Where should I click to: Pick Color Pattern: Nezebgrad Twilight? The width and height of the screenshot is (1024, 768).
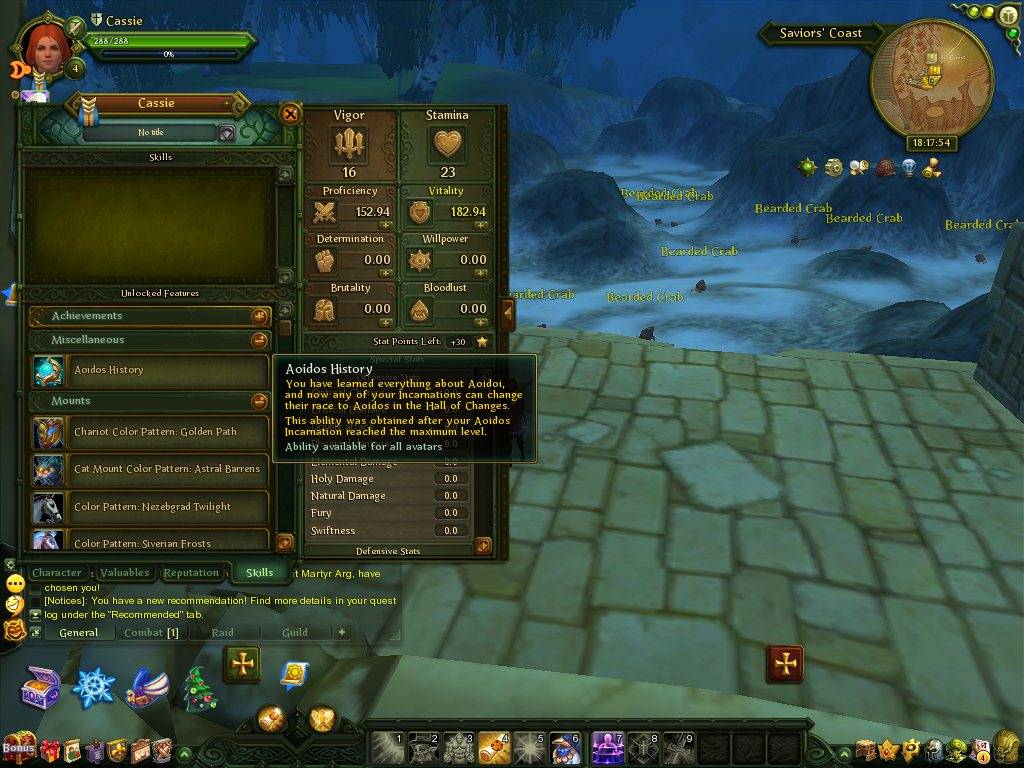tap(150, 507)
